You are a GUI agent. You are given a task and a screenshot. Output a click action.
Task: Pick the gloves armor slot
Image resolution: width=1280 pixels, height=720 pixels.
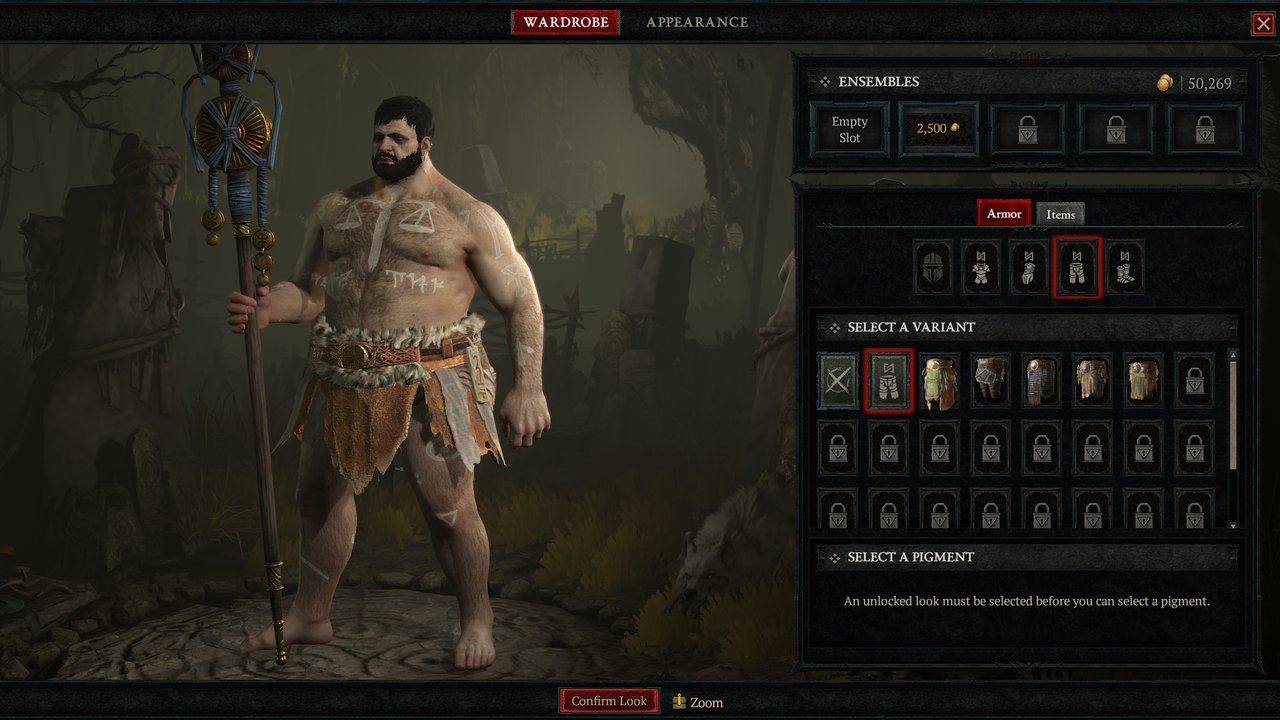pyautogui.click(x=1028, y=268)
